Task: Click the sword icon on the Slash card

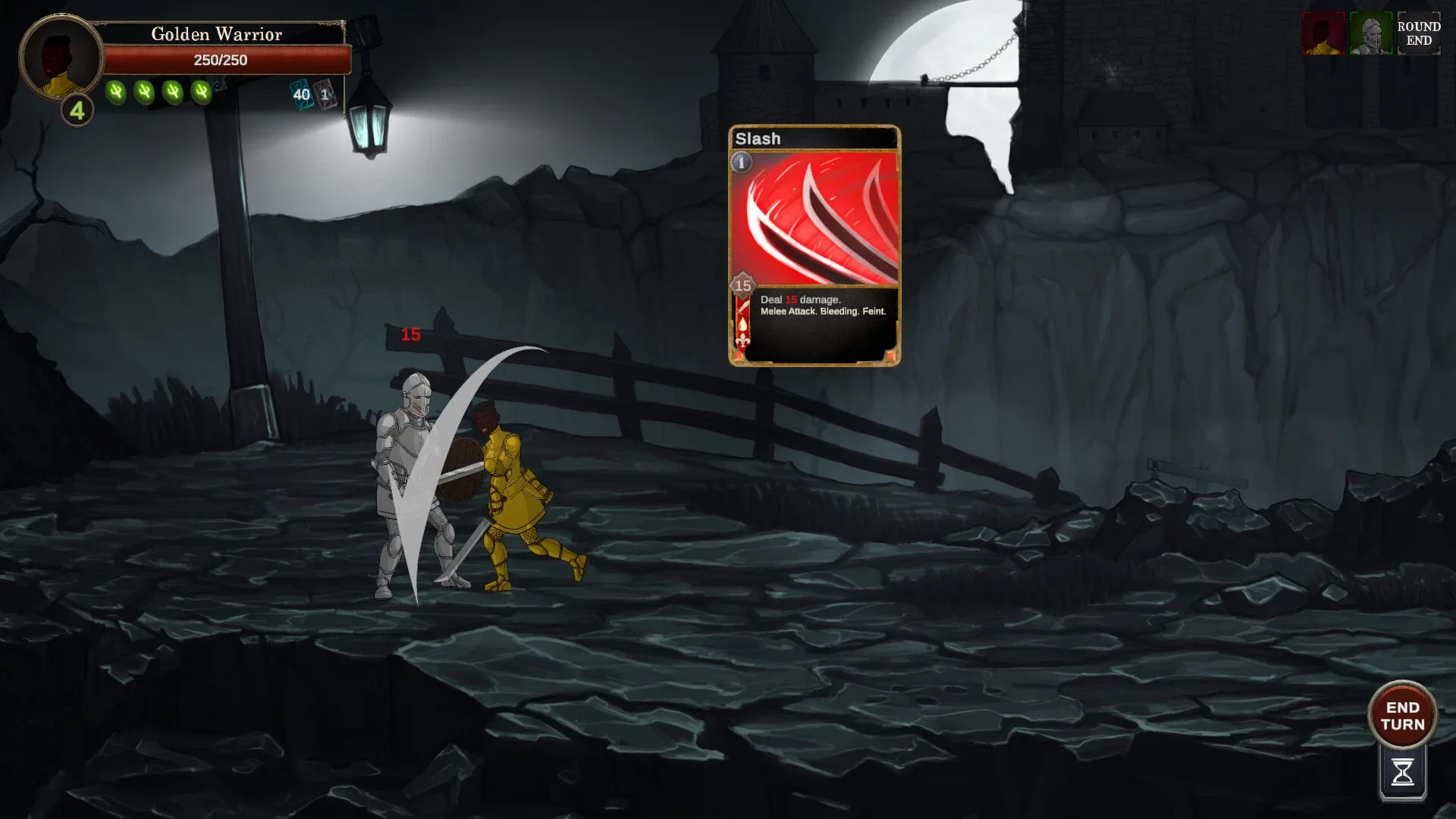Action: (x=742, y=308)
